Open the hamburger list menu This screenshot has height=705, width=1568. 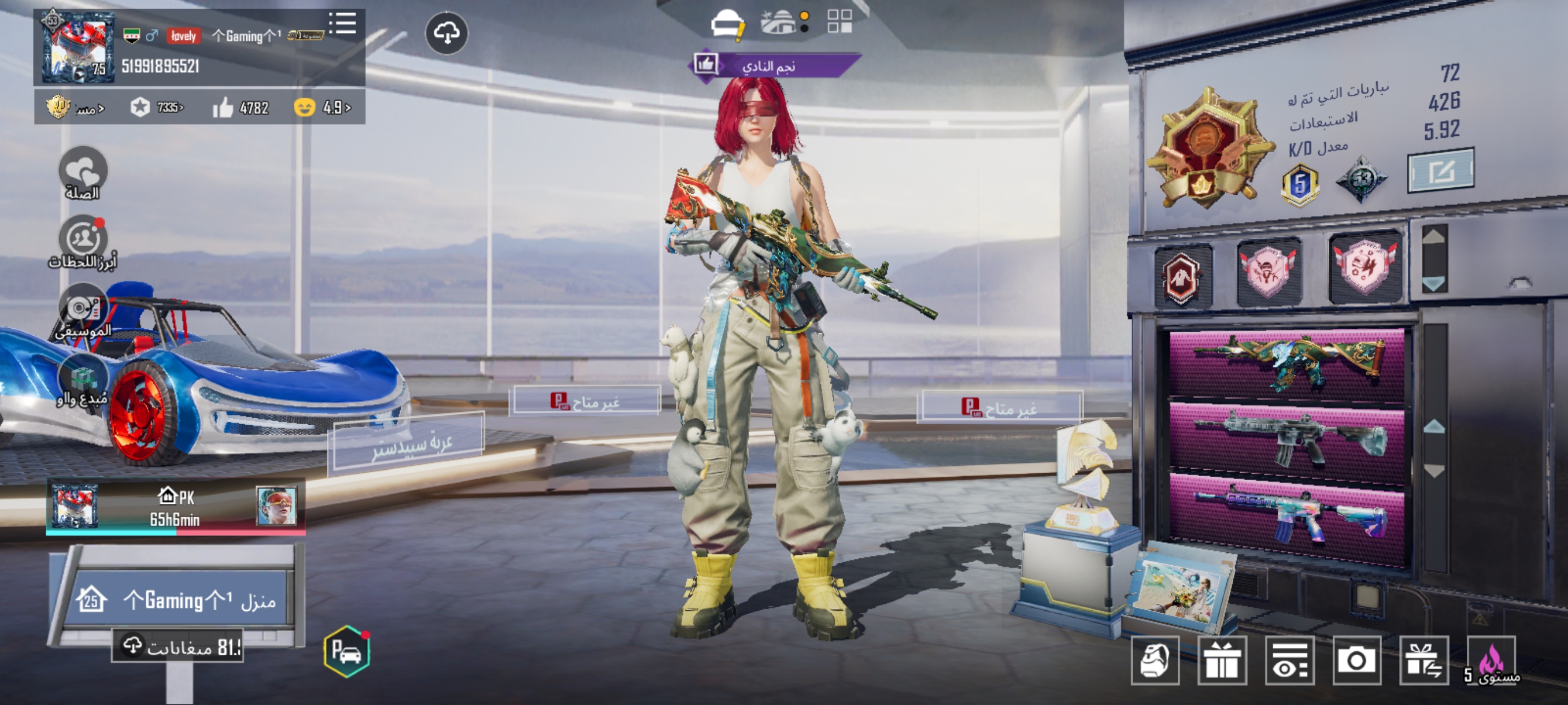click(x=343, y=24)
